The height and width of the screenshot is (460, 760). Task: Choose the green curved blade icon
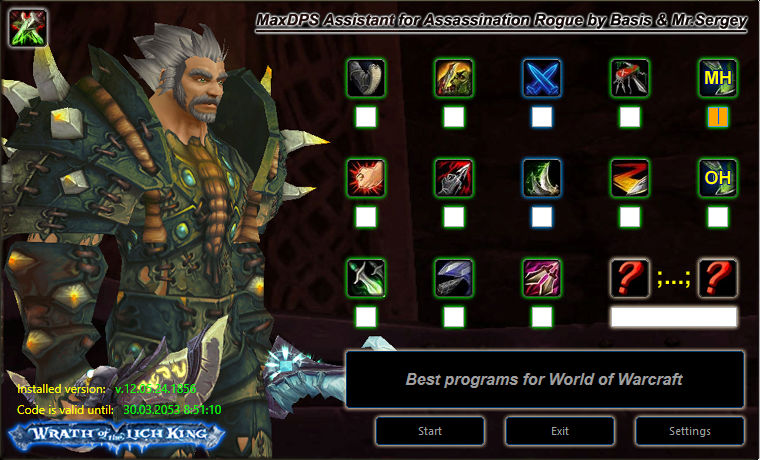point(542,178)
